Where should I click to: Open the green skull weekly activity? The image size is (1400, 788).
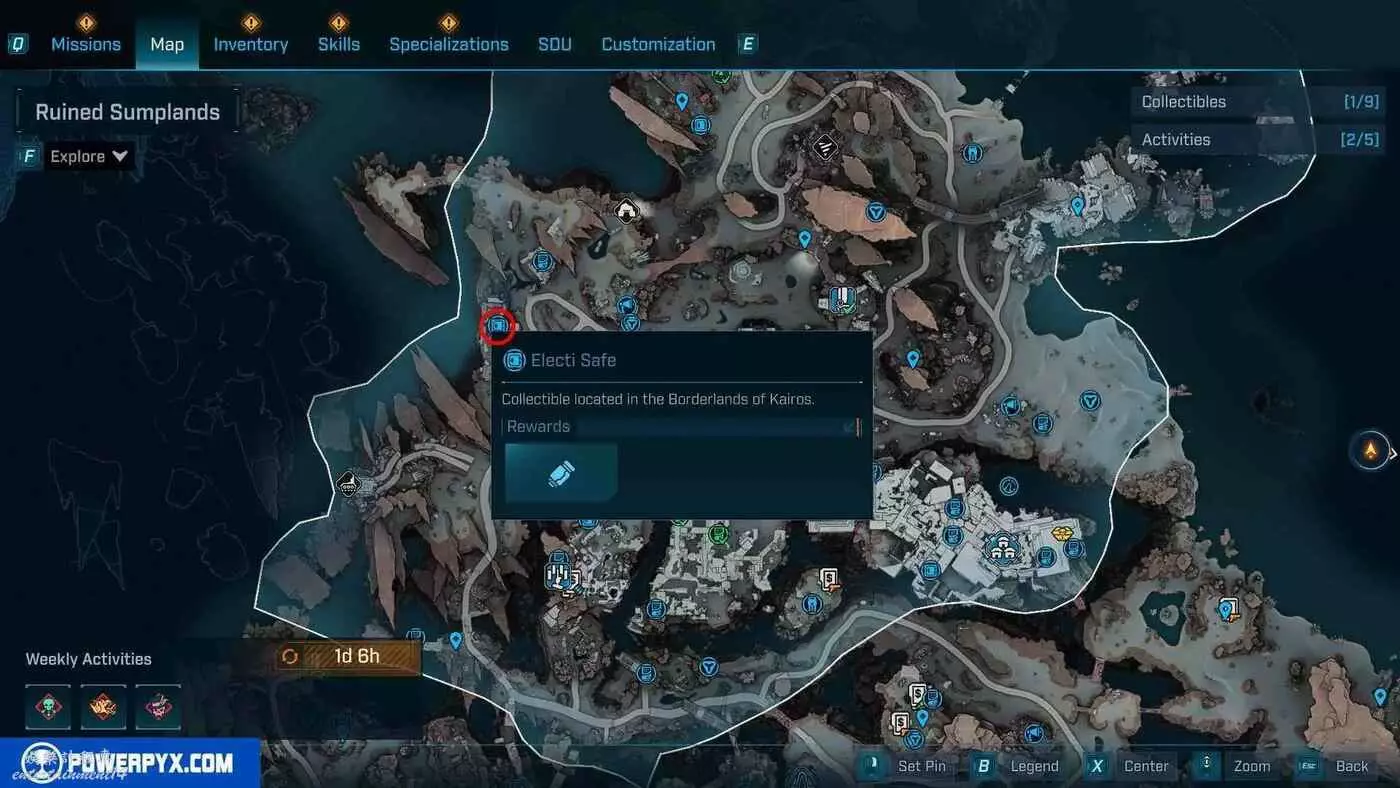[x=48, y=706]
